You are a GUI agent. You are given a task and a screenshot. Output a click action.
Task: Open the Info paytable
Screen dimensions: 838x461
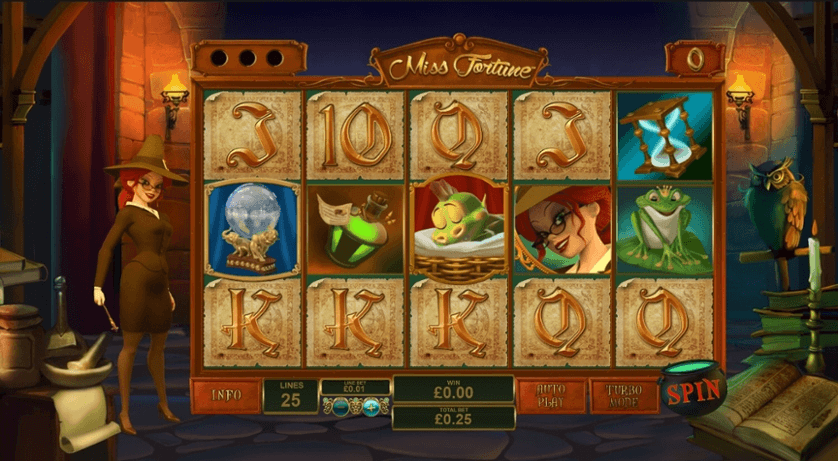(x=225, y=395)
